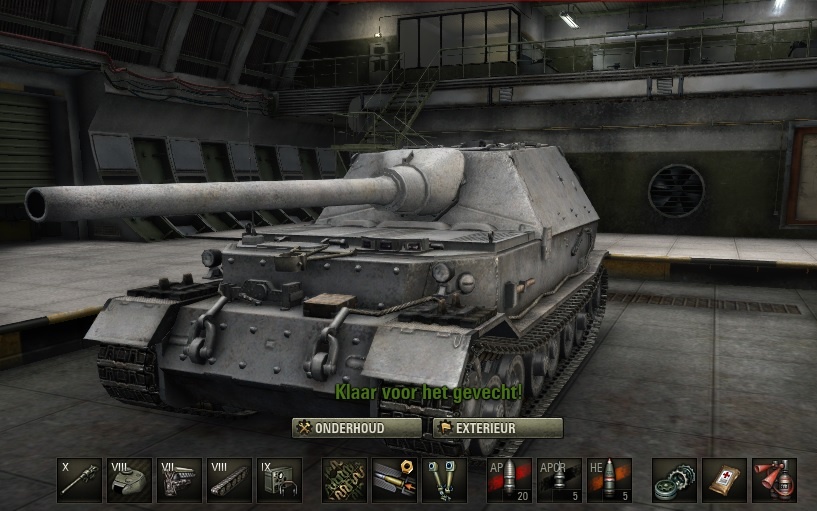Select the APCR shell ammo slot

(x=559, y=480)
